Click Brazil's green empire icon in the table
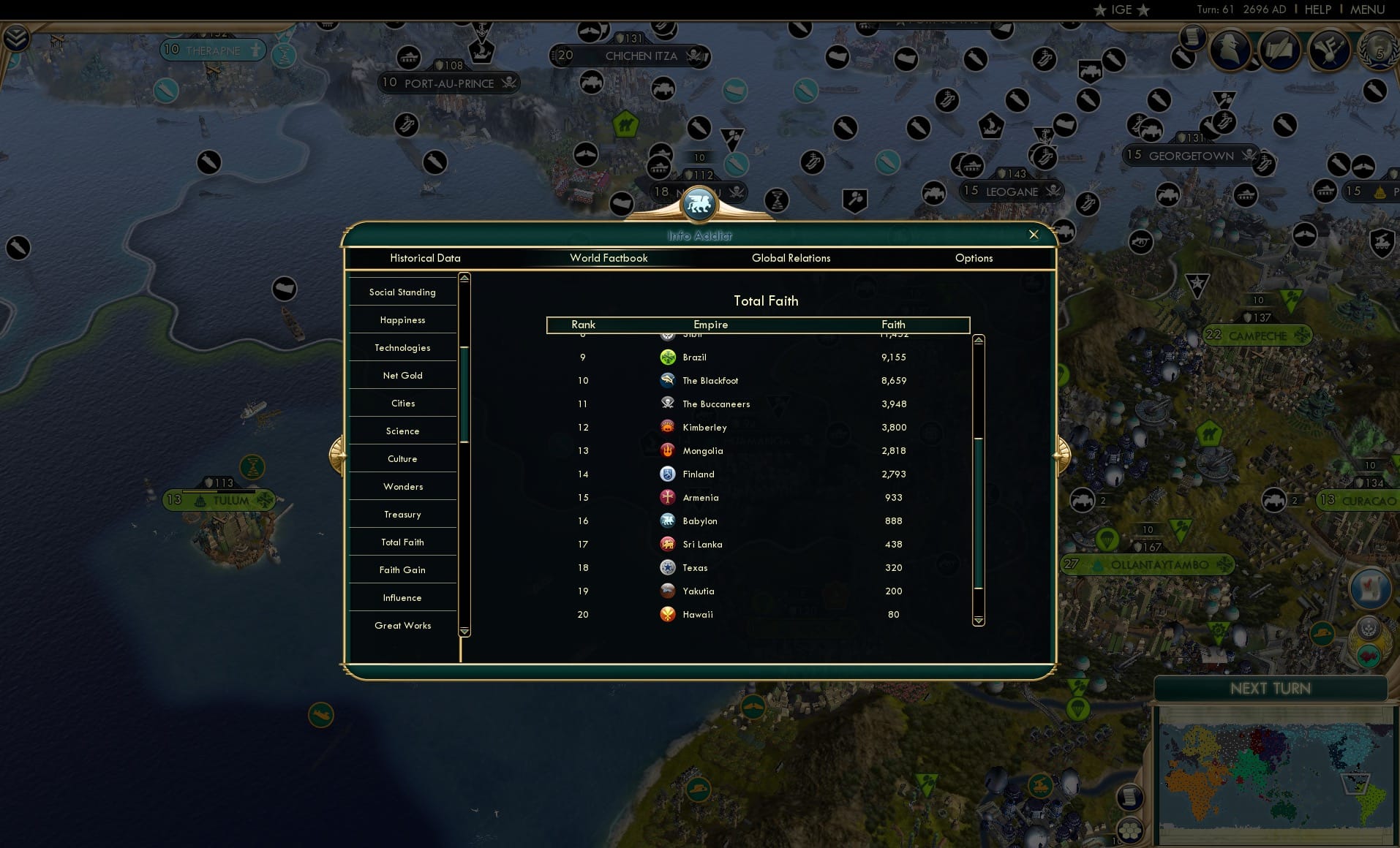 (668, 357)
